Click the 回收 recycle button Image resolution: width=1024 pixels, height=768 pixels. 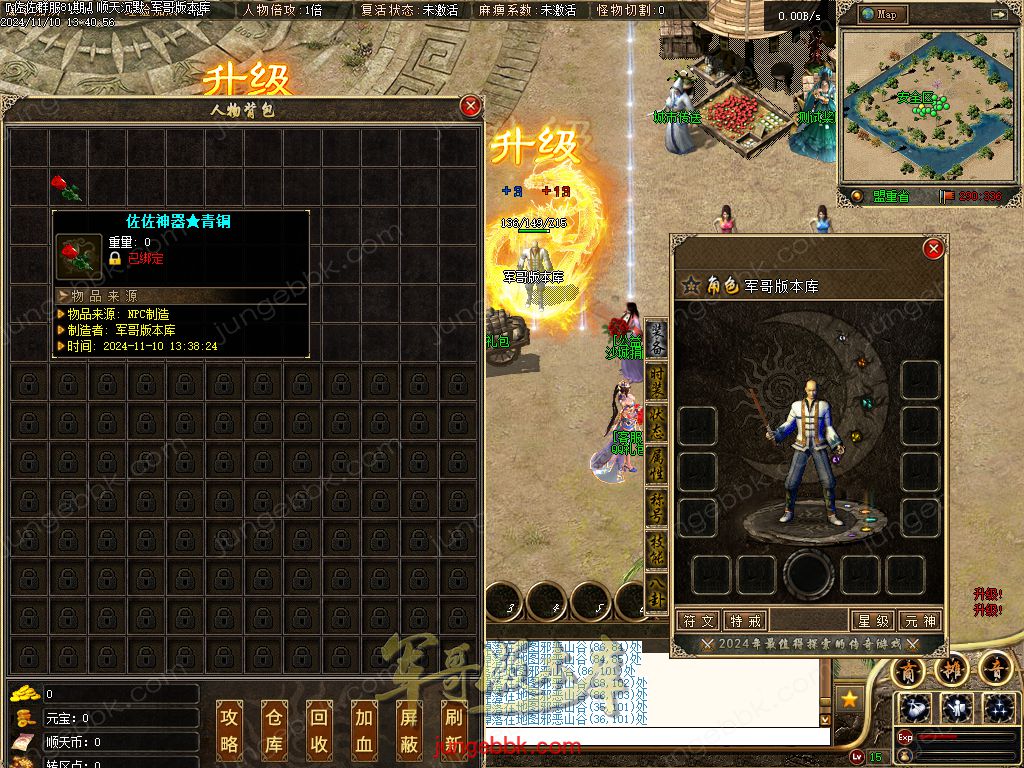[x=319, y=730]
